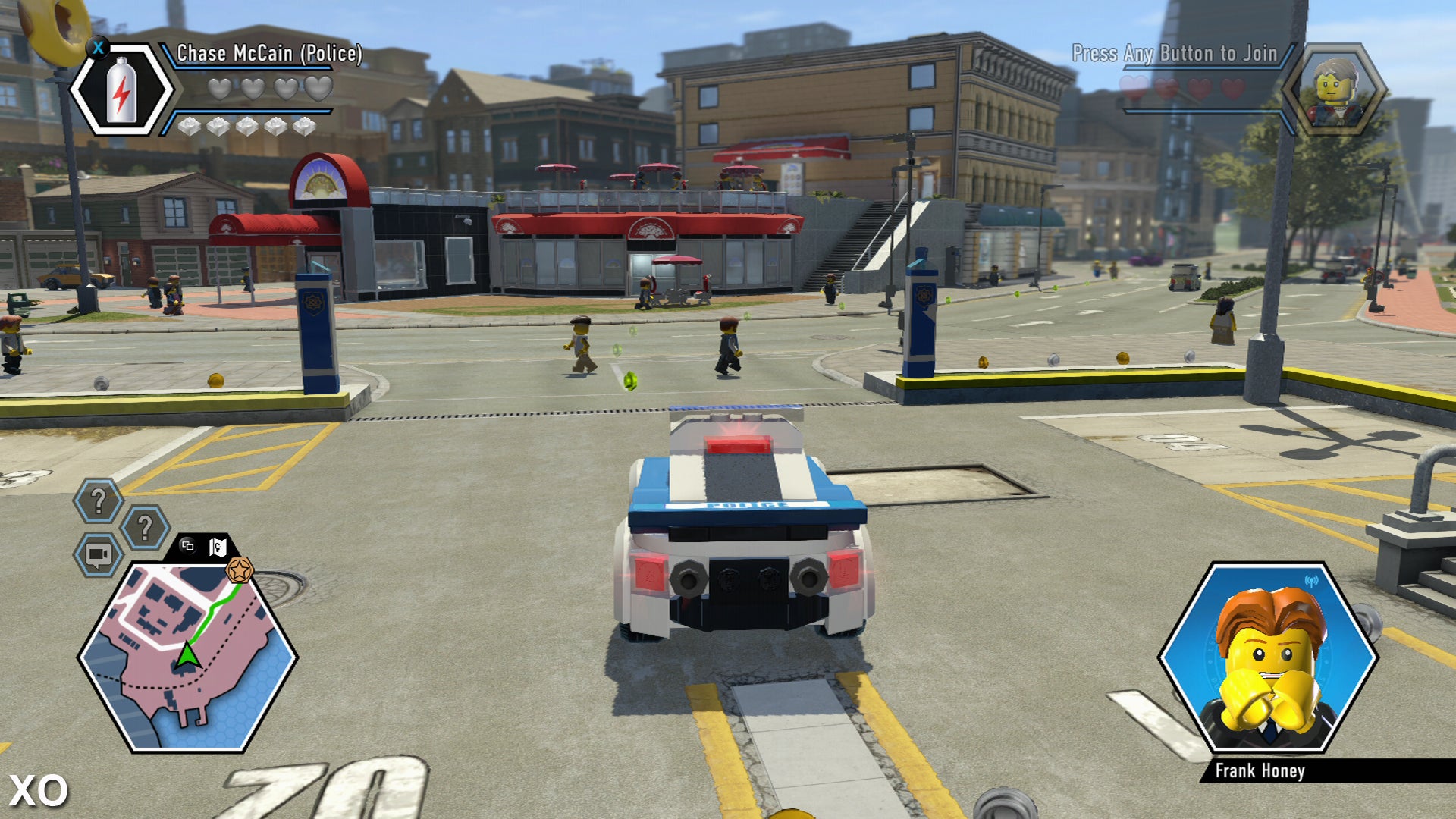Click the upper question mark hexagon icon
The image size is (1456, 819).
pyautogui.click(x=99, y=497)
